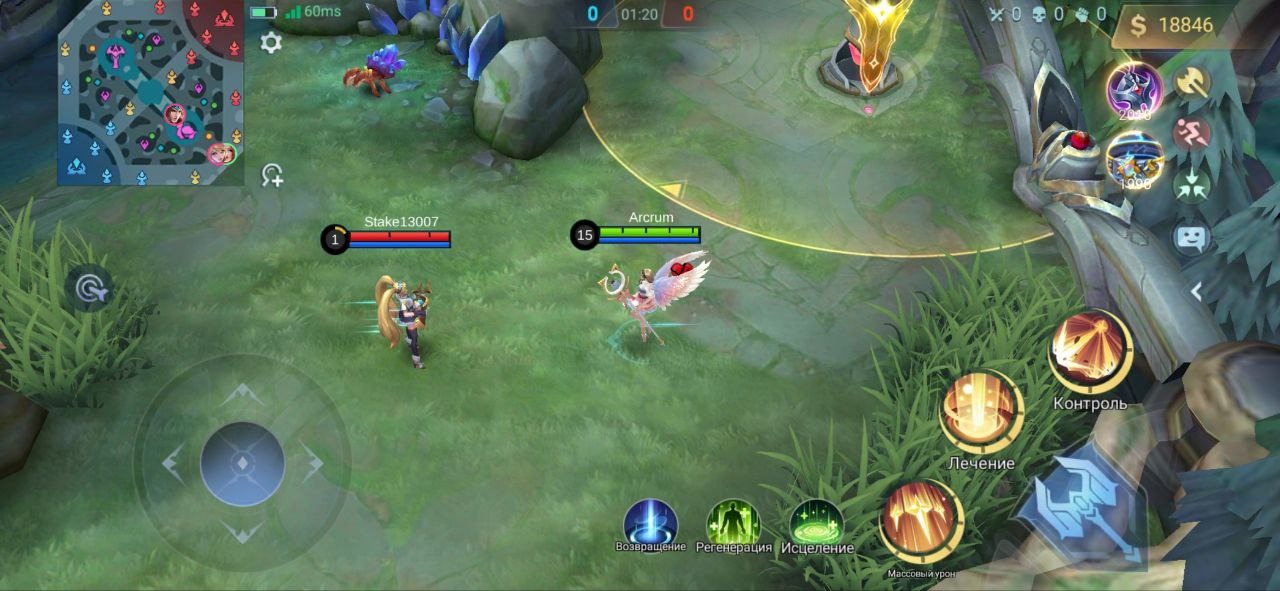
Task: Open the shop via the gold counter
Action: pos(1170,26)
